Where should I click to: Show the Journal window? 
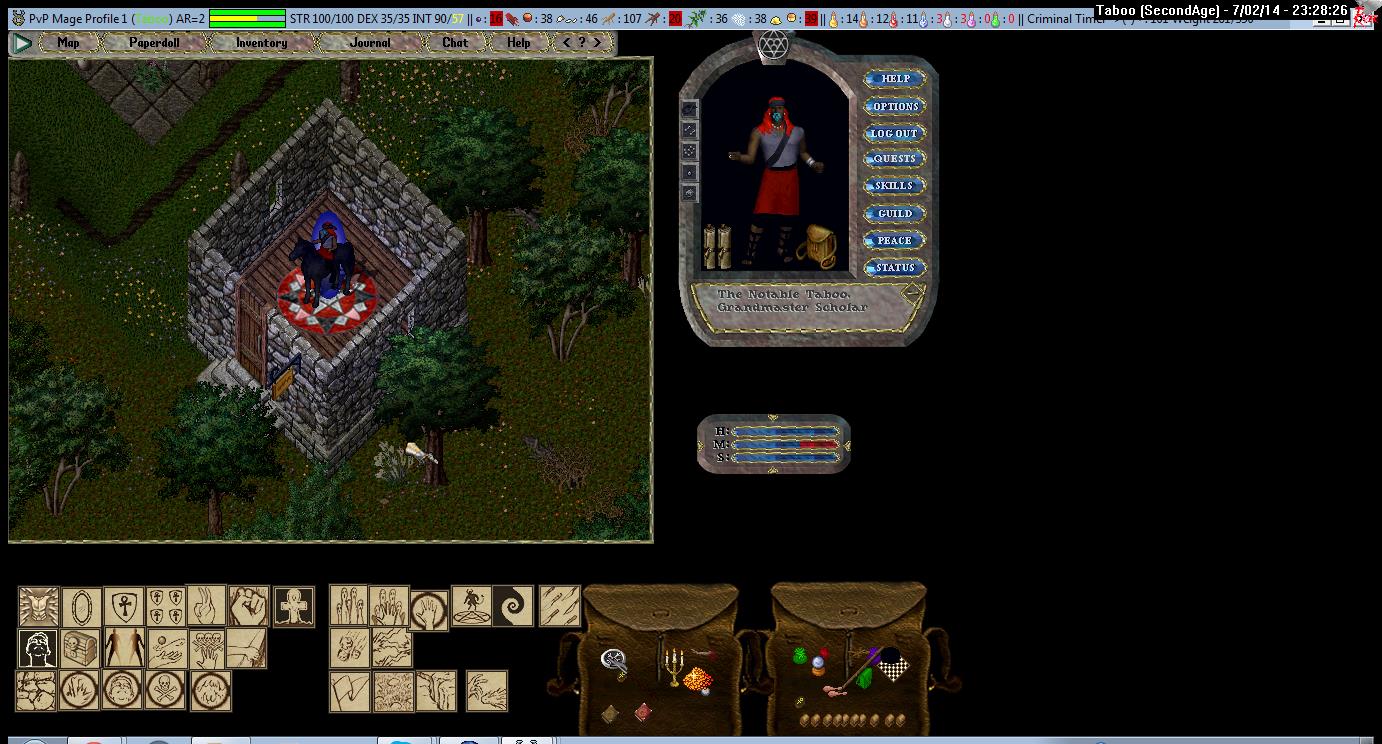point(370,43)
